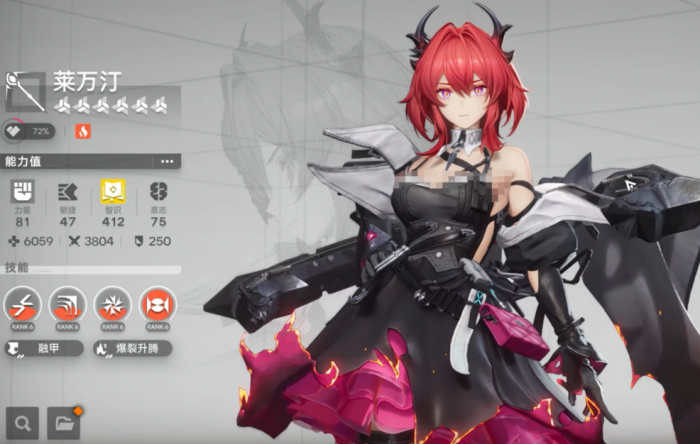The image size is (700, 444).
Task: Open the 能力值 three-dots details button
Action: (x=166, y=161)
